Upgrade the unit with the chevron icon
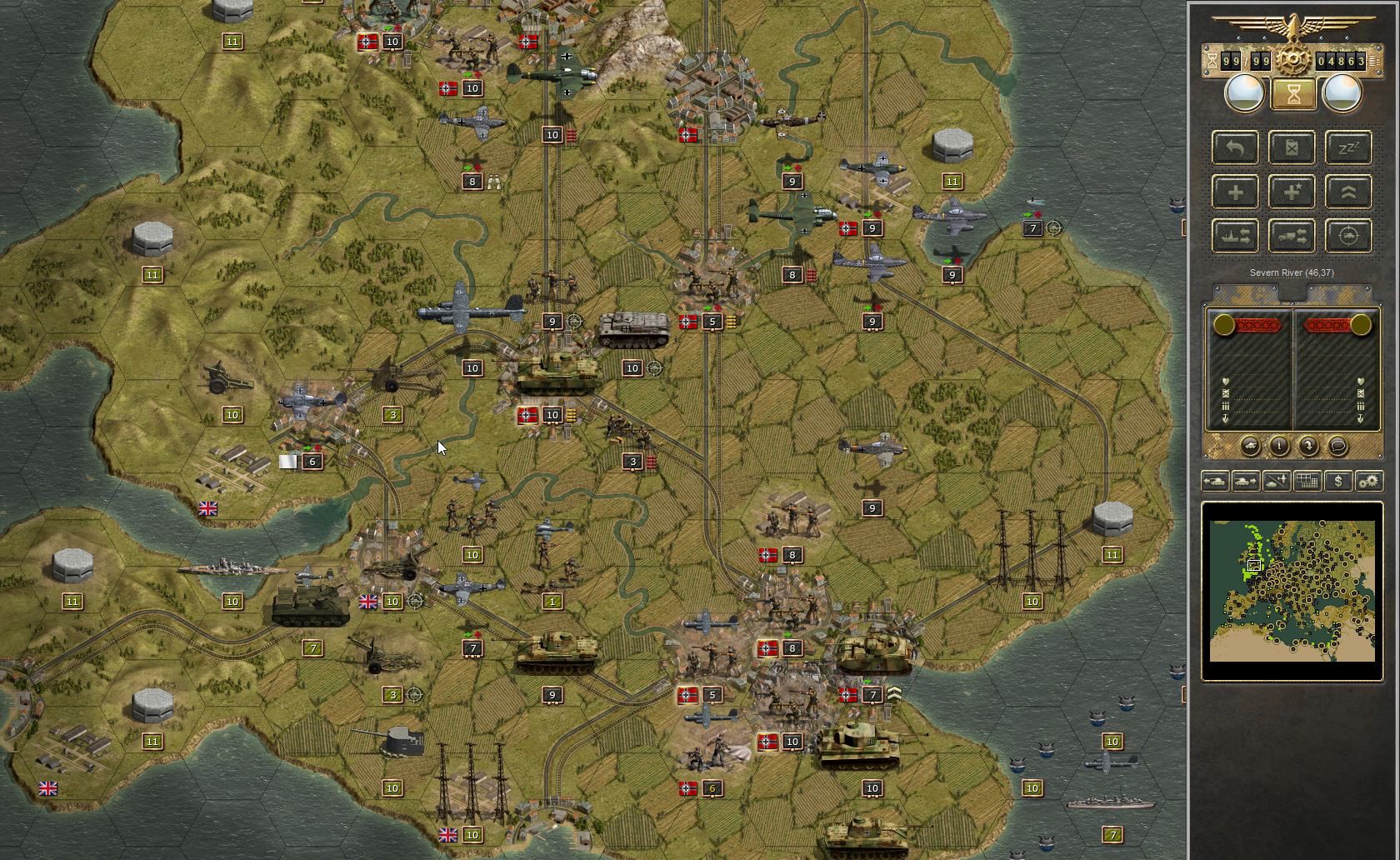1400x860 pixels. point(1348,192)
